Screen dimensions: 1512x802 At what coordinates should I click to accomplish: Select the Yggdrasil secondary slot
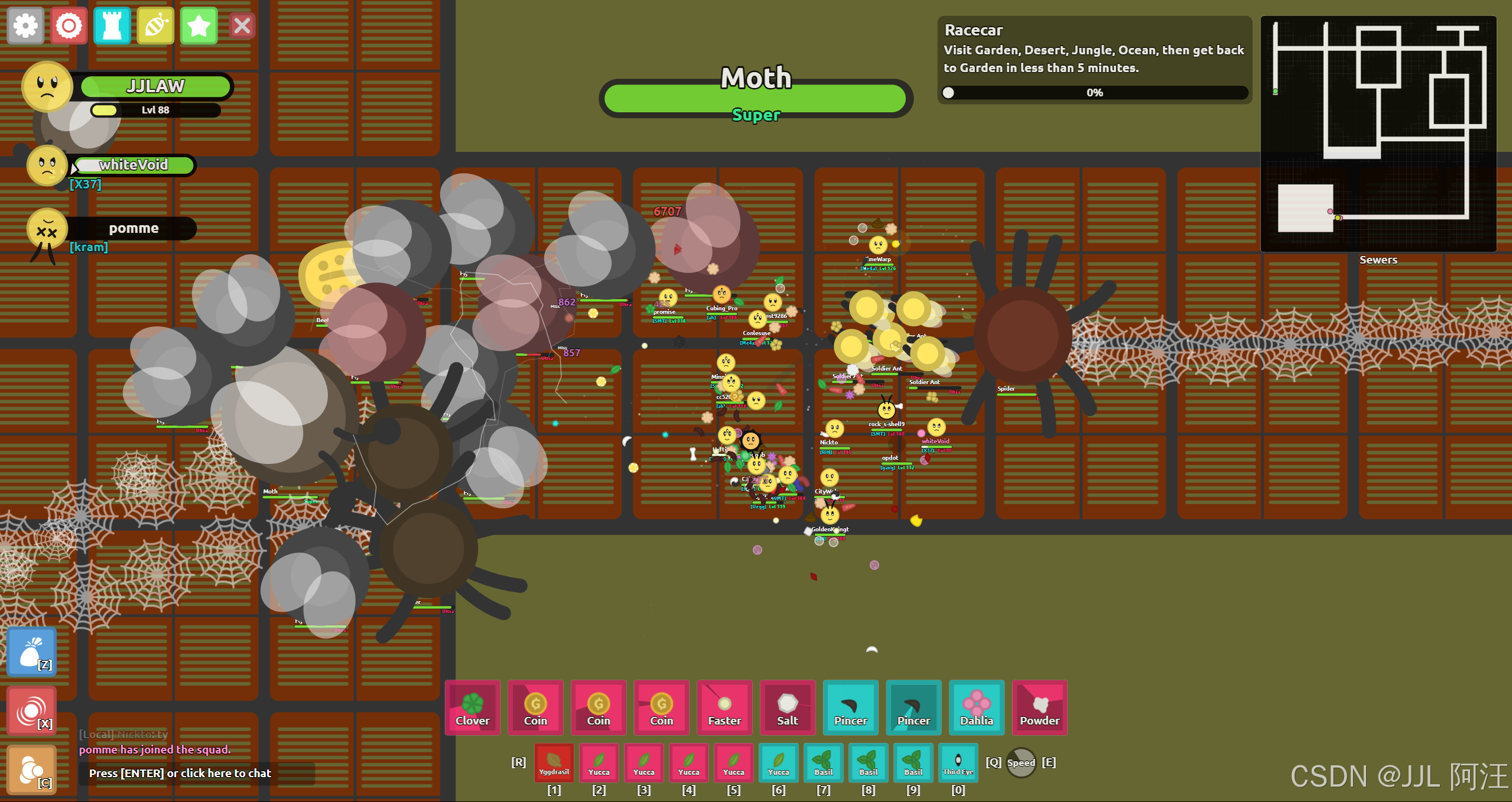pos(554,762)
